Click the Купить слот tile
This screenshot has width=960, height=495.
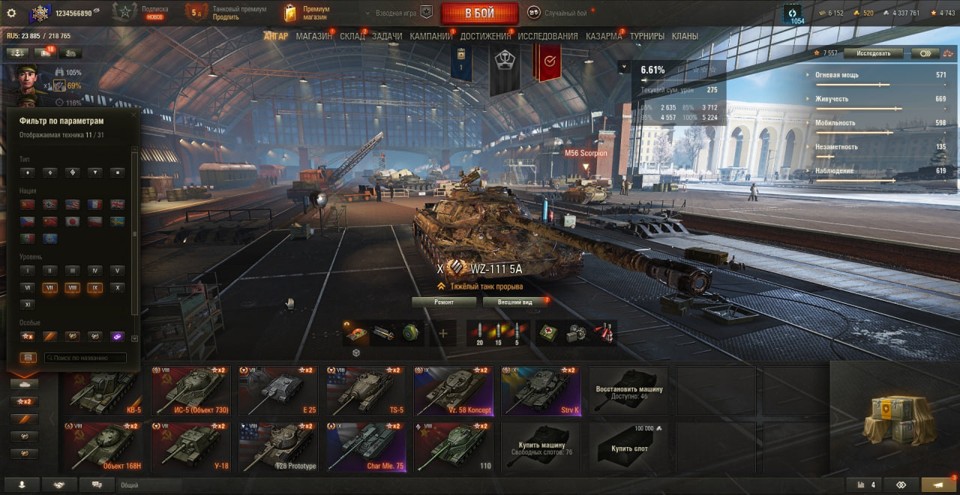point(627,447)
